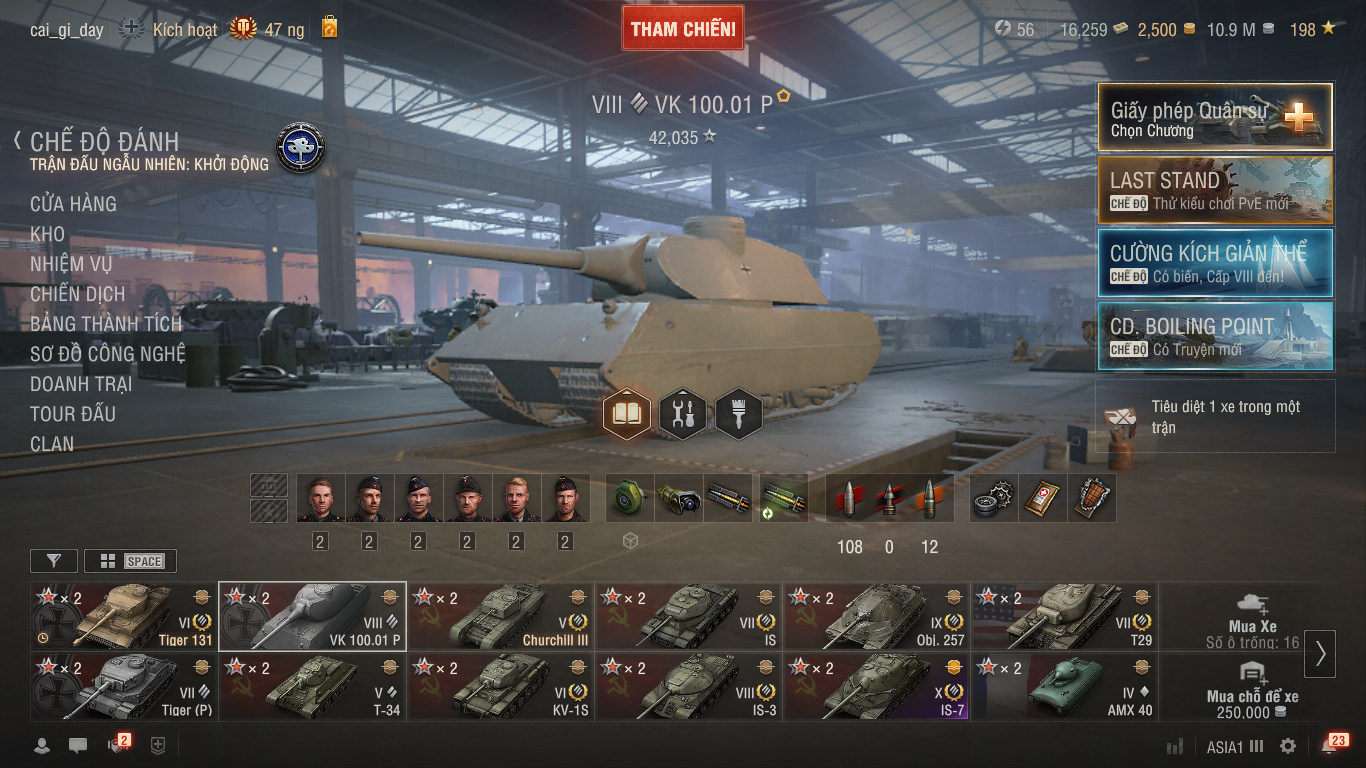Open the Mua Xe buy vehicle tile
The height and width of the screenshot is (768, 1366).
pos(1253,616)
